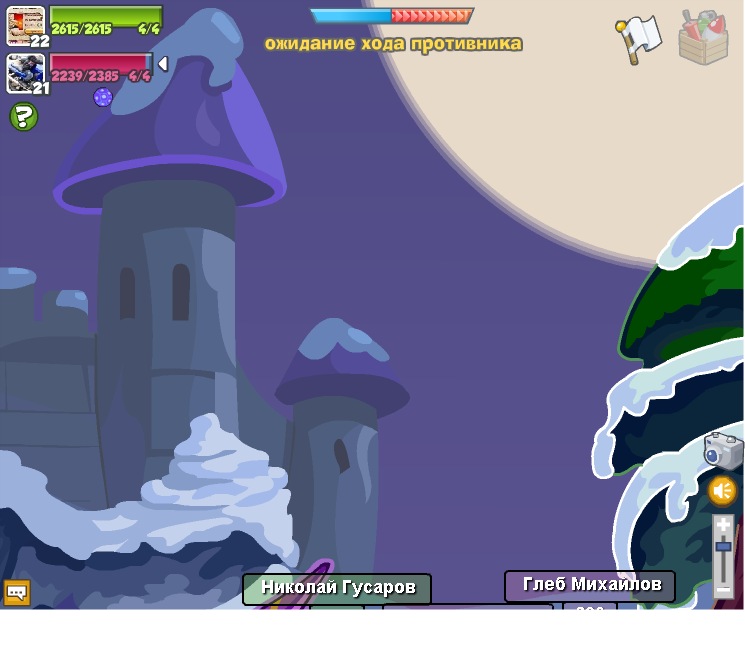Open the supply crate with tools

click(x=703, y=38)
